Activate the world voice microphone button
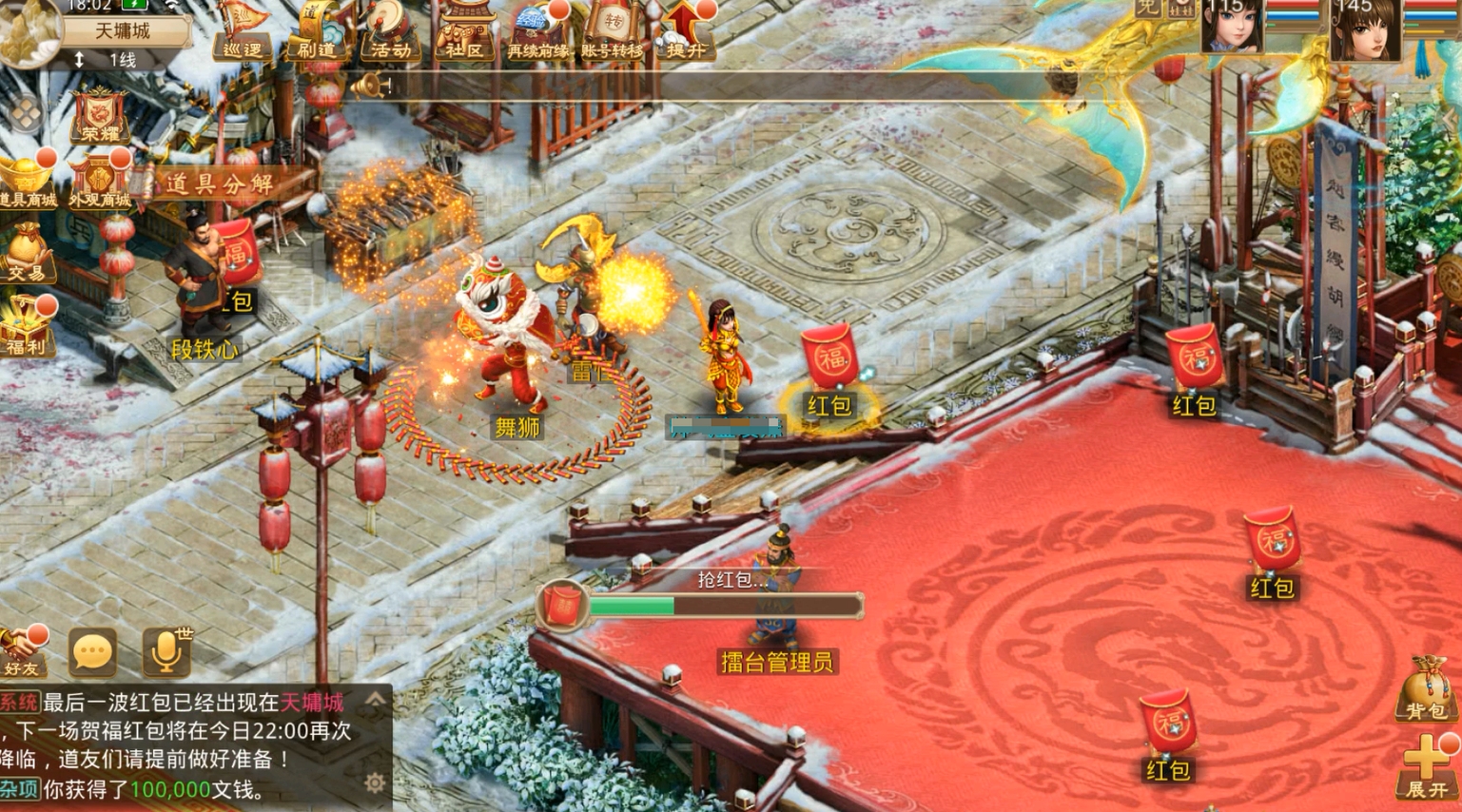This screenshot has width=1462, height=812. [166, 652]
